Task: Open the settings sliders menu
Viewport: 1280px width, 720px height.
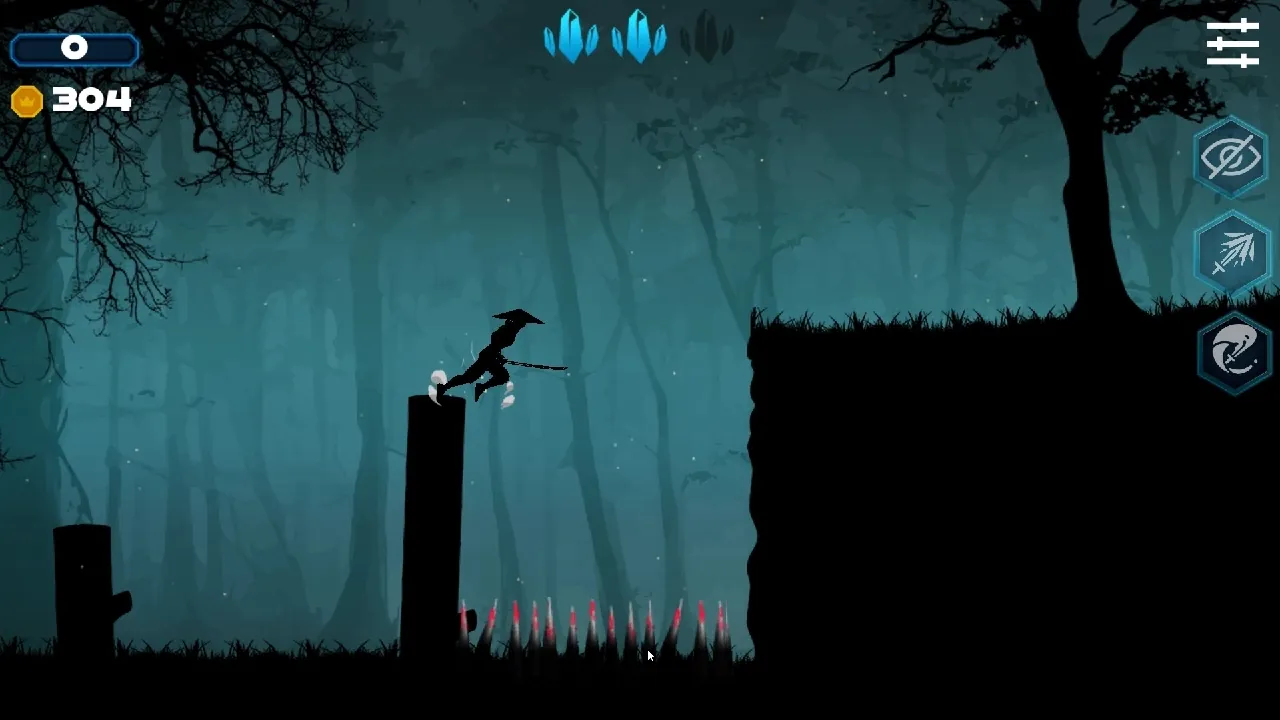Action: [x=1232, y=42]
